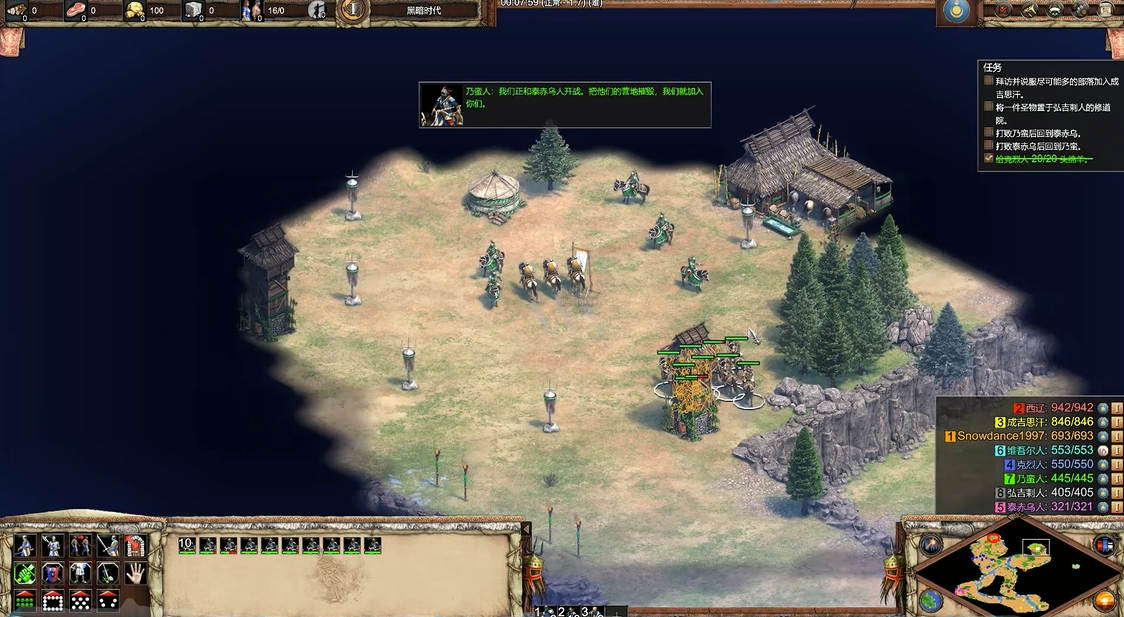The width and height of the screenshot is (1124, 617).
Task: Activate the minimap signal flare button
Action: pos(933,545)
